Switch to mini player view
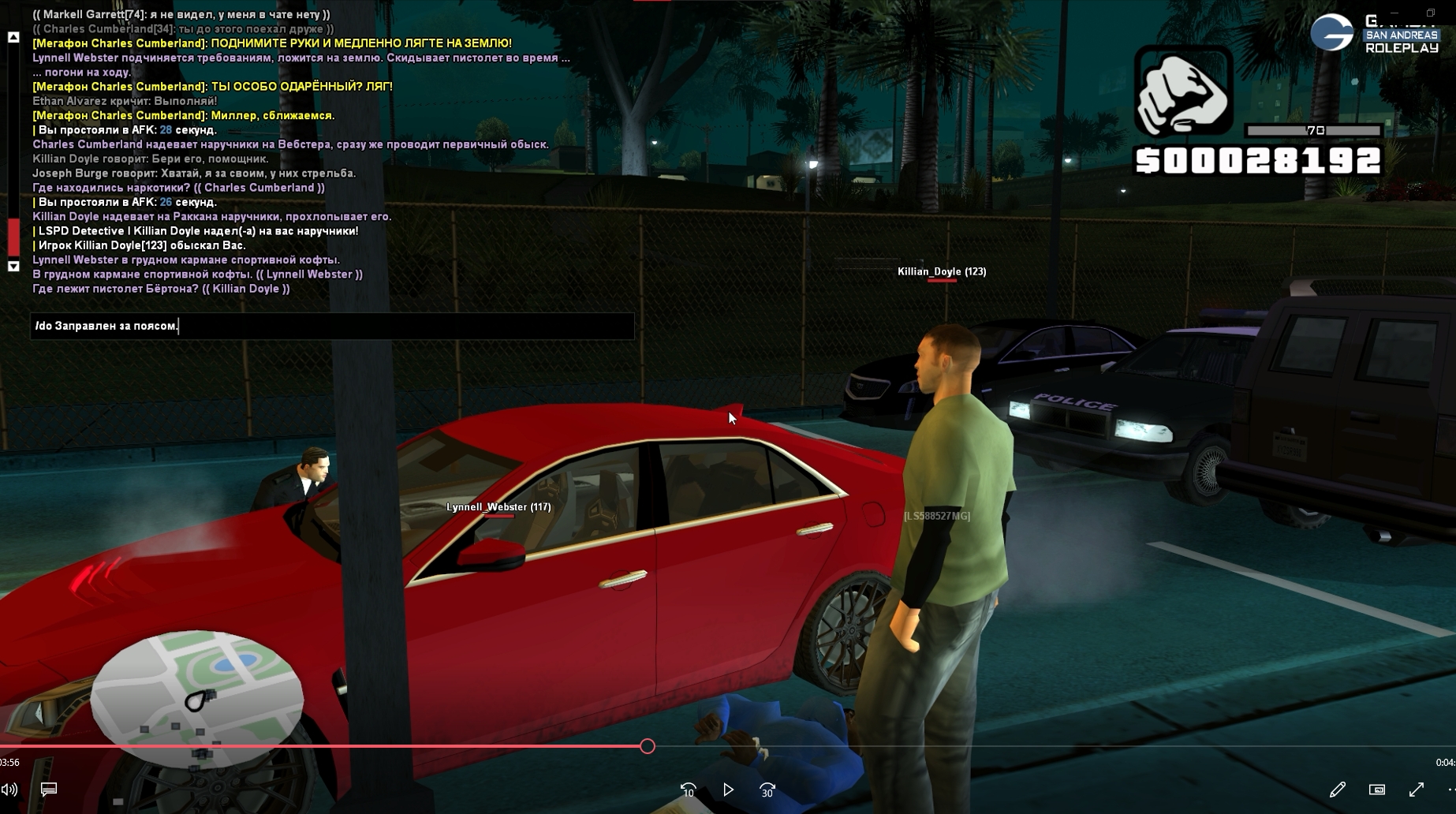This screenshot has width=1456, height=814. coord(1377,790)
